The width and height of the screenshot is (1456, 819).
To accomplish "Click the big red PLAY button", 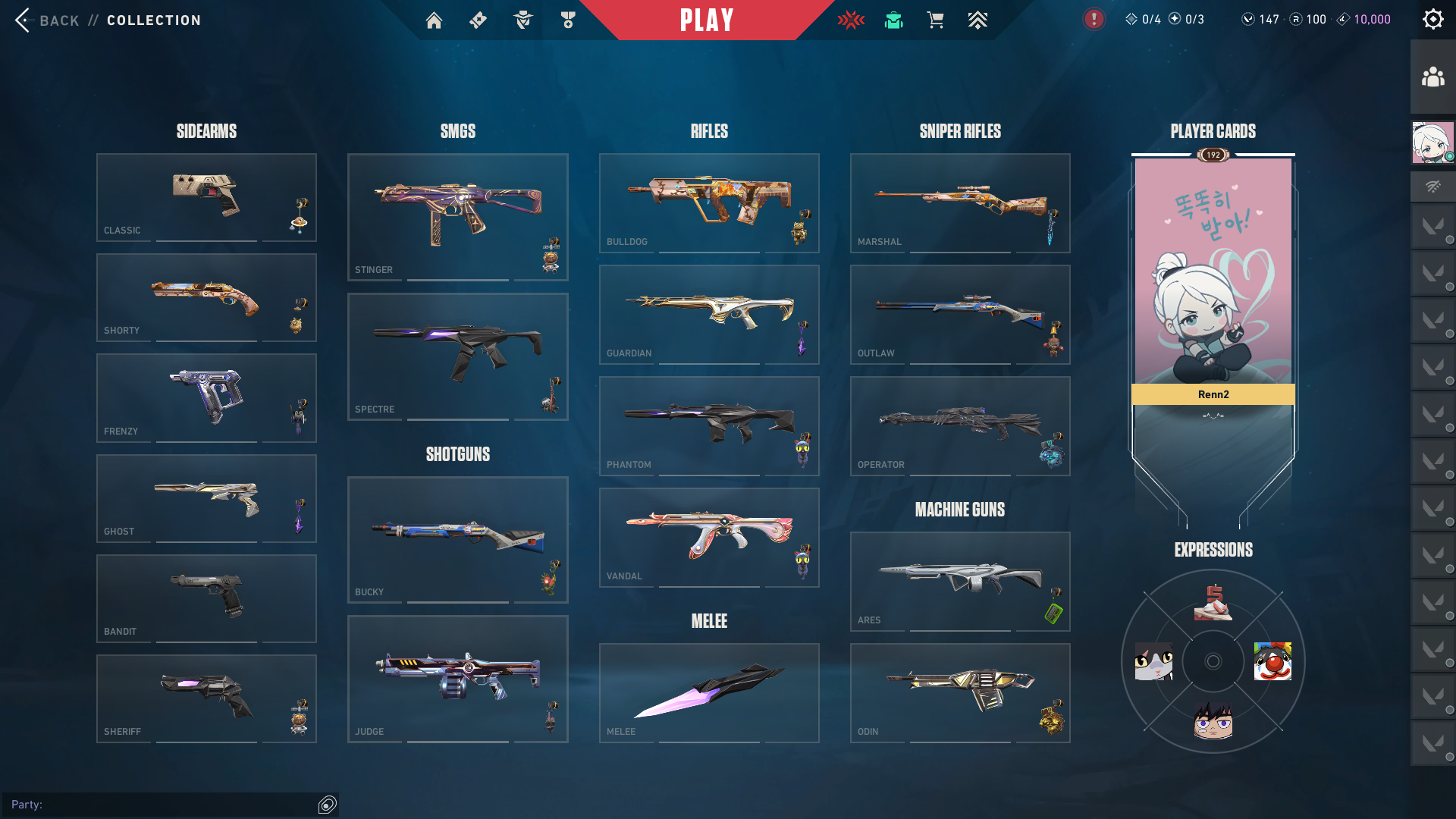I will (x=707, y=20).
